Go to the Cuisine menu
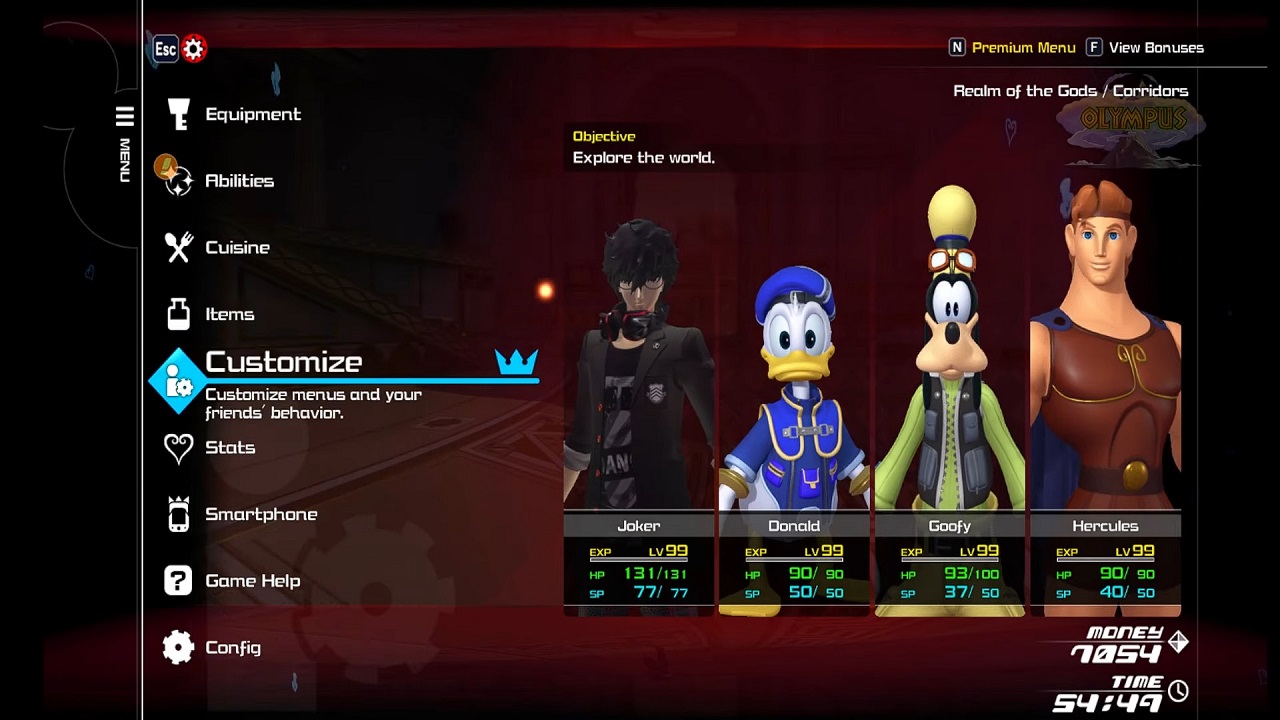Viewport: 1280px width, 720px height. pyautogui.click(x=236, y=247)
